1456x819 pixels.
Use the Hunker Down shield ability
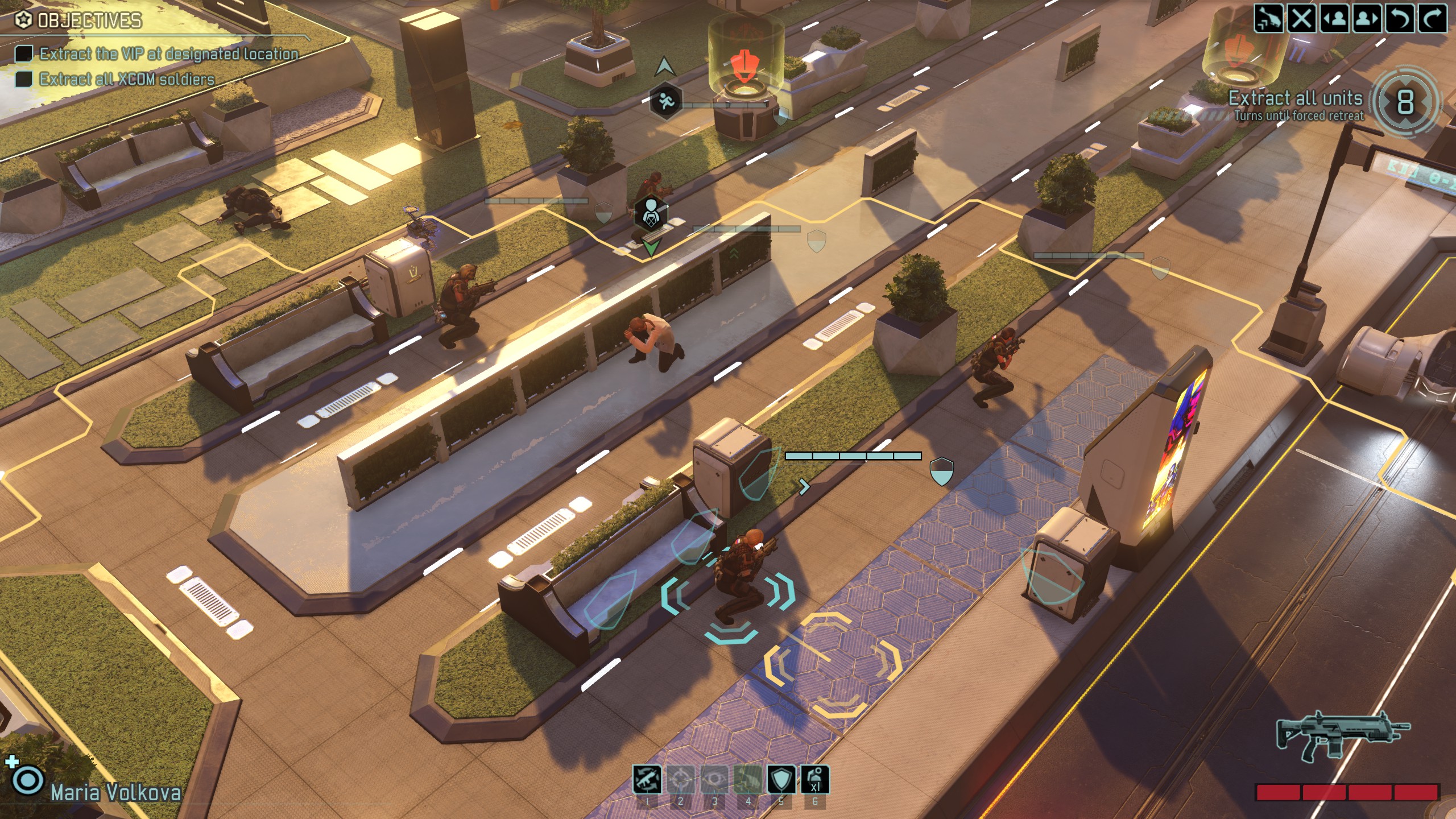(x=781, y=779)
